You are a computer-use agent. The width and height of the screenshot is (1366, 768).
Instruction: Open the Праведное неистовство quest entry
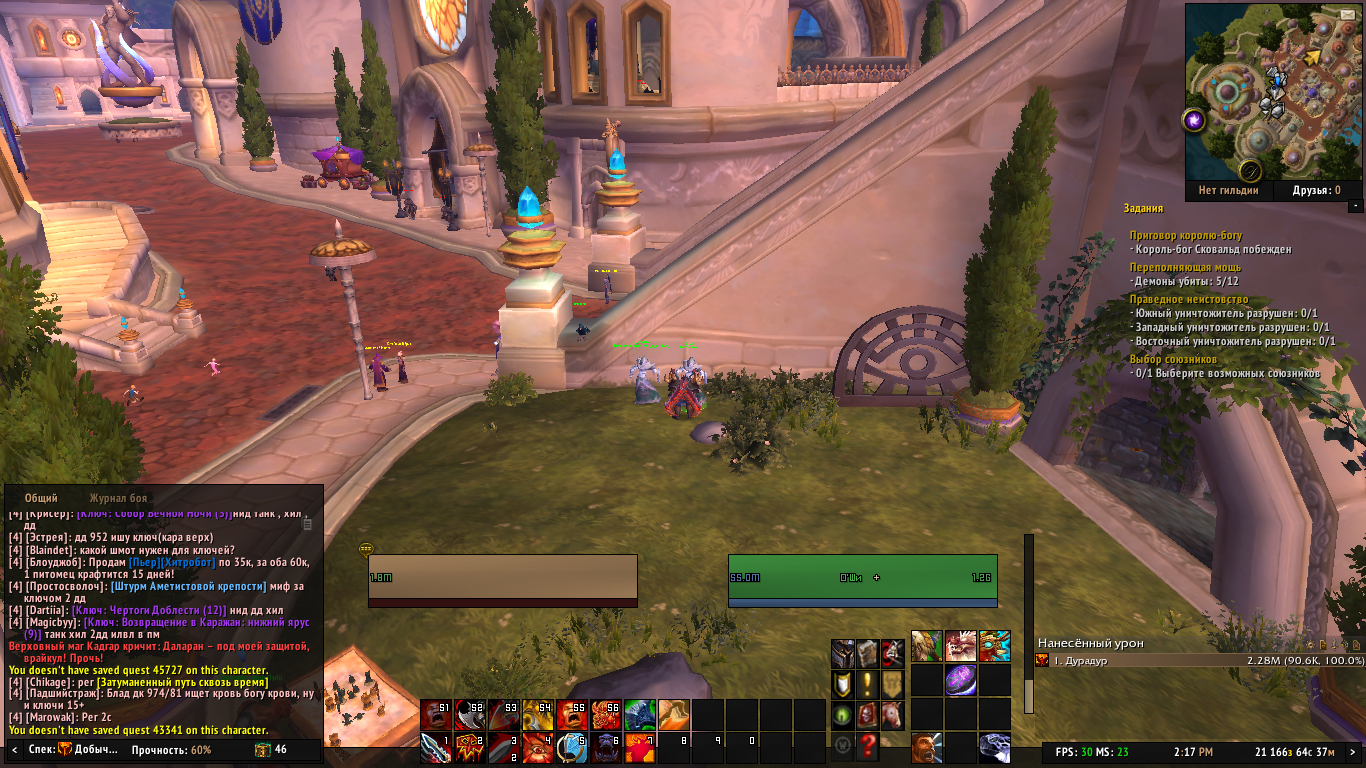coord(1189,299)
